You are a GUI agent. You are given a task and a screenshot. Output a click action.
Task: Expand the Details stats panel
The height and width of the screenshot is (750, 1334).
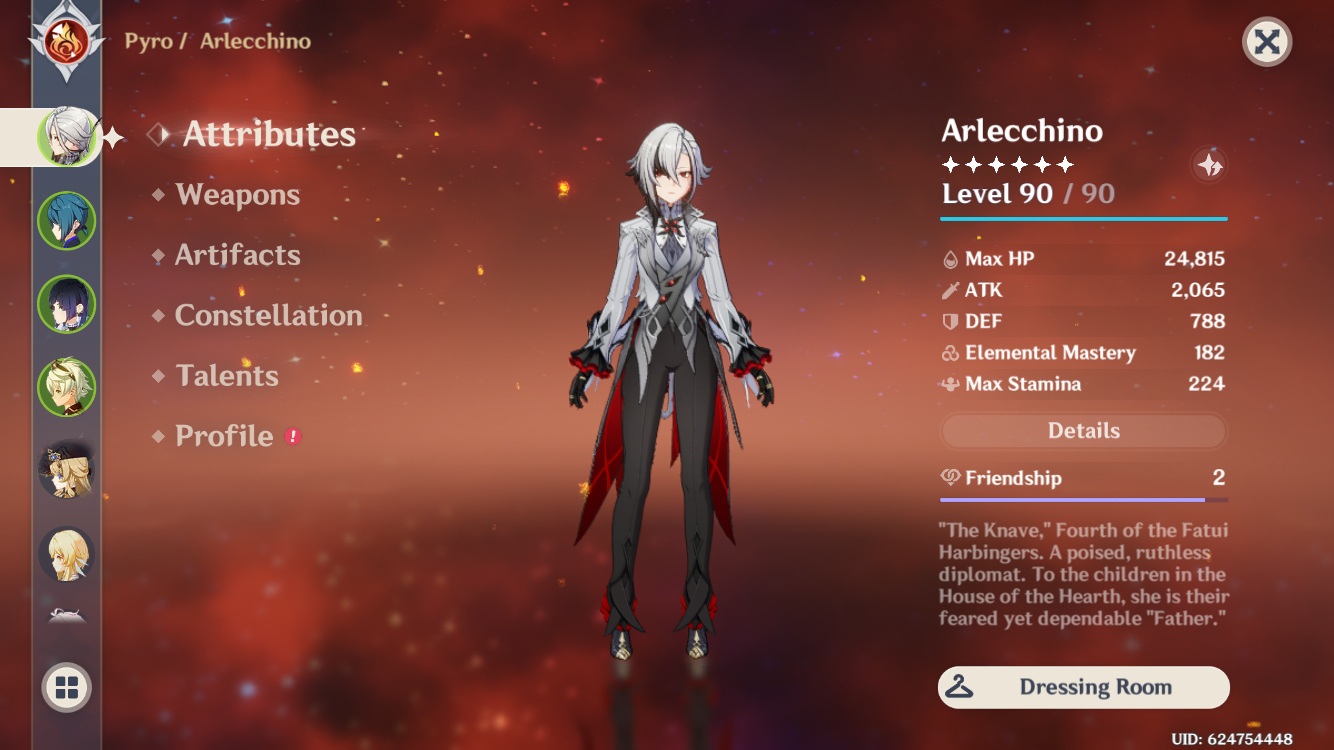[x=1083, y=430]
